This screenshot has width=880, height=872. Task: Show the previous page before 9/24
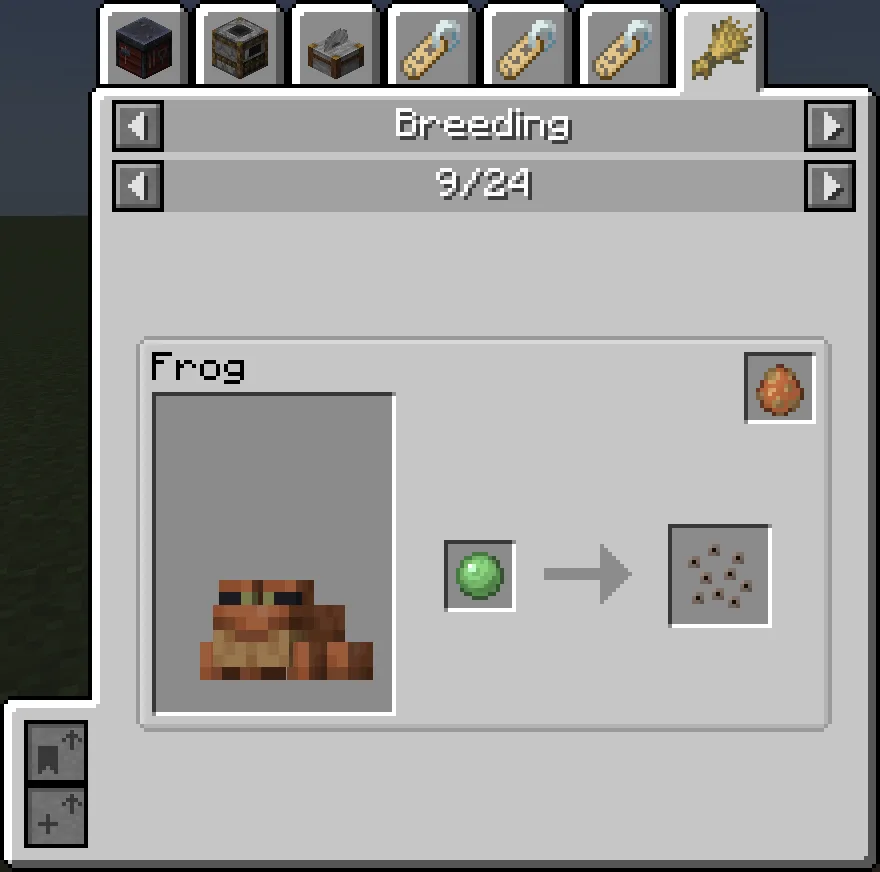tap(138, 186)
